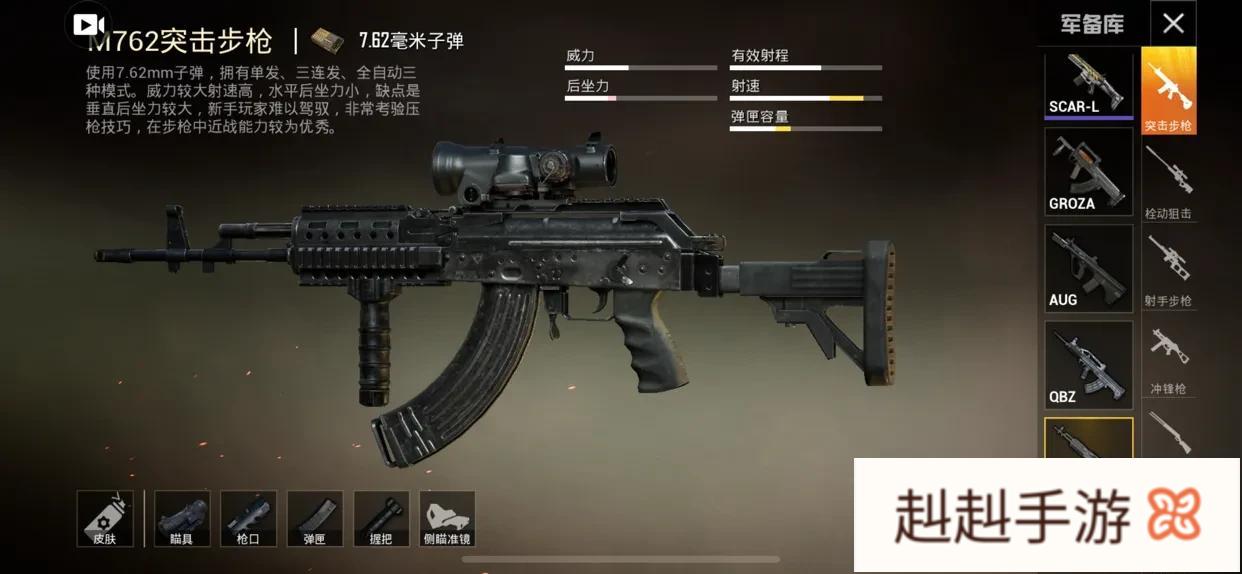Tap the video camera icon
Viewport: 1242px width, 574px height.
click(88, 25)
